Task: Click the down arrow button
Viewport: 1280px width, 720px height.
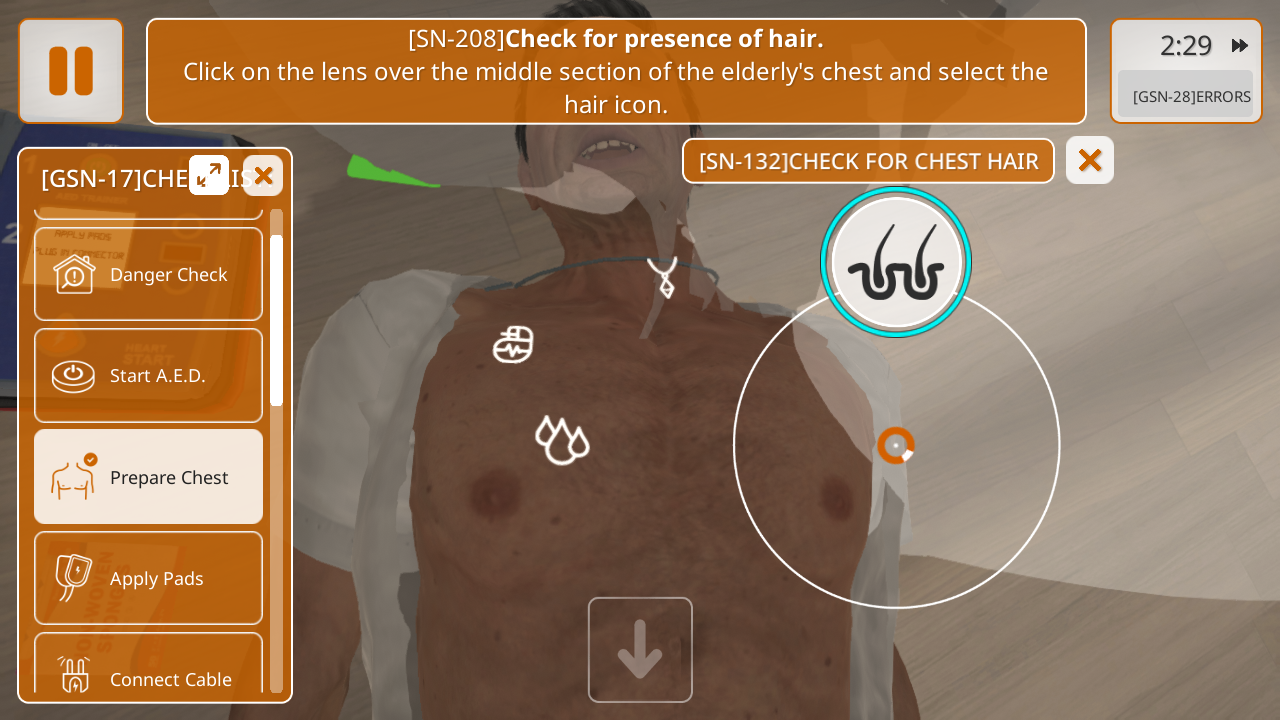Action: click(640, 650)
